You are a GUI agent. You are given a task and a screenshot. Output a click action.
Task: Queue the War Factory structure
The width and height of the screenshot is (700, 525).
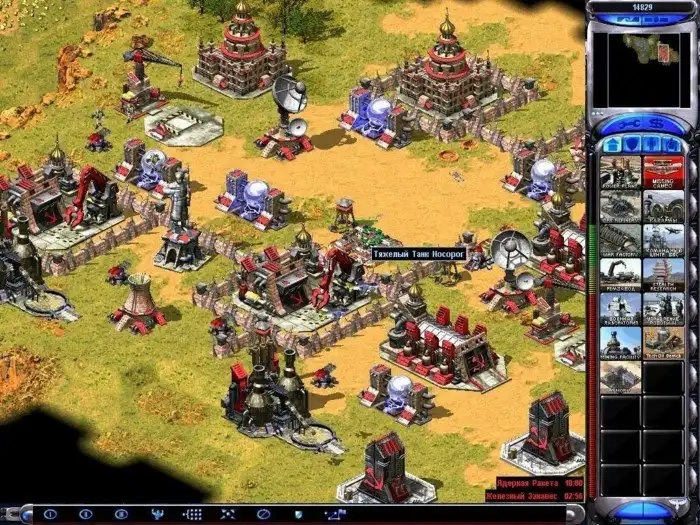tap(620, 239)
